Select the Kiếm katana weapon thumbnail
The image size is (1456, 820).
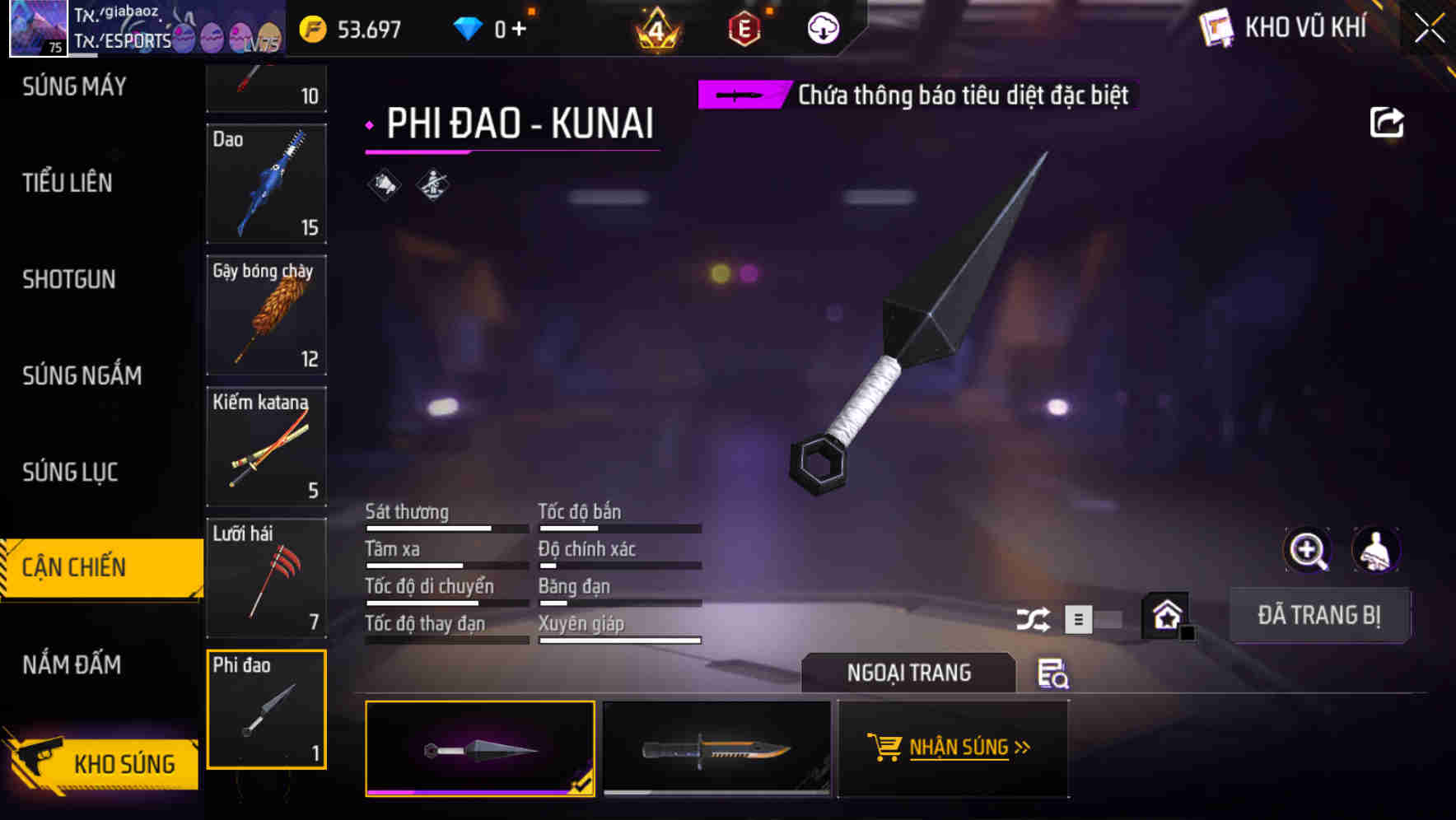[266, 448]
